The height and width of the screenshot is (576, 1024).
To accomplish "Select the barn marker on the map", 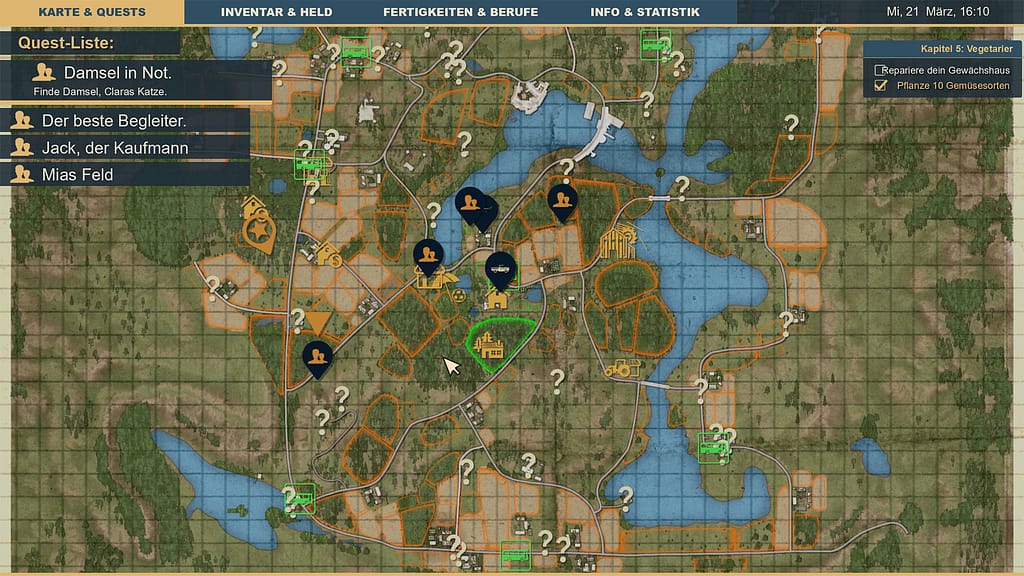I will click(617, 242).
